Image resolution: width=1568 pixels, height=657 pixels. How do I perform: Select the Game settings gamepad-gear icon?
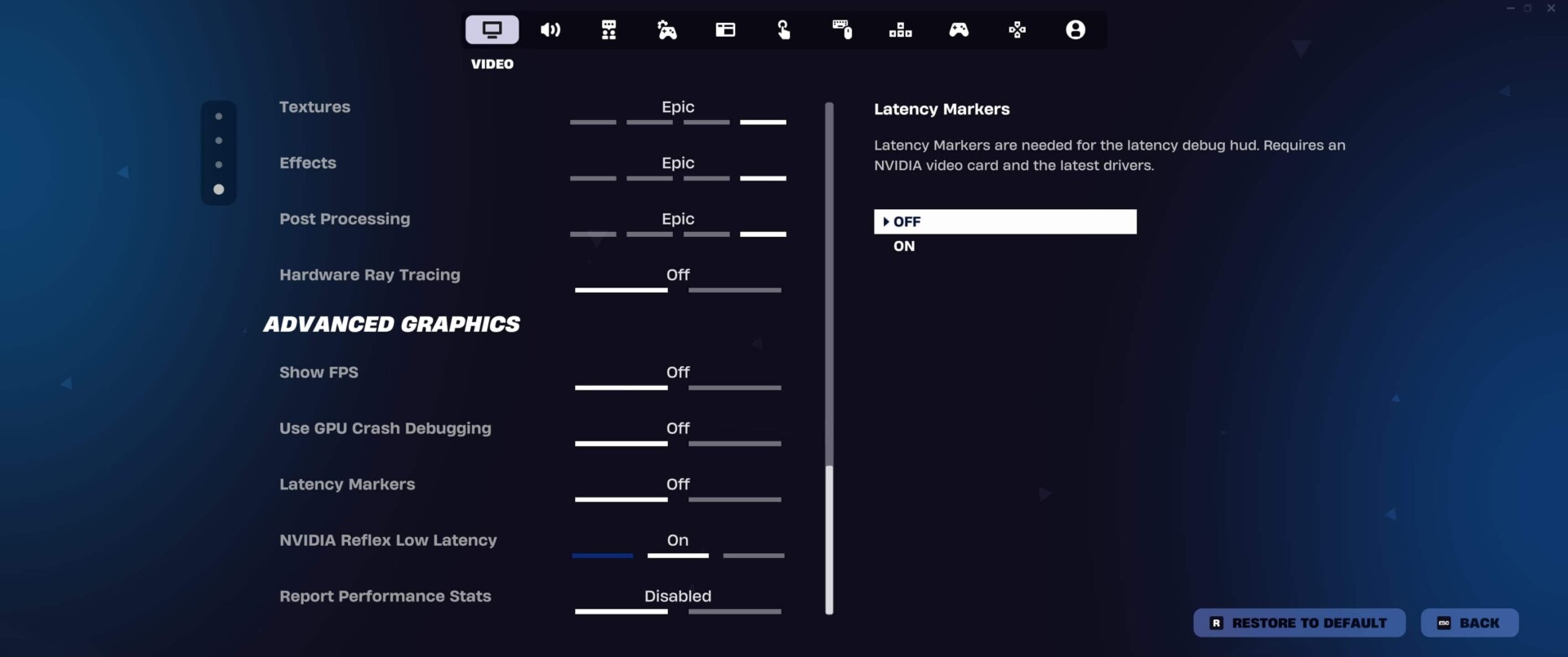pos(667,29)
